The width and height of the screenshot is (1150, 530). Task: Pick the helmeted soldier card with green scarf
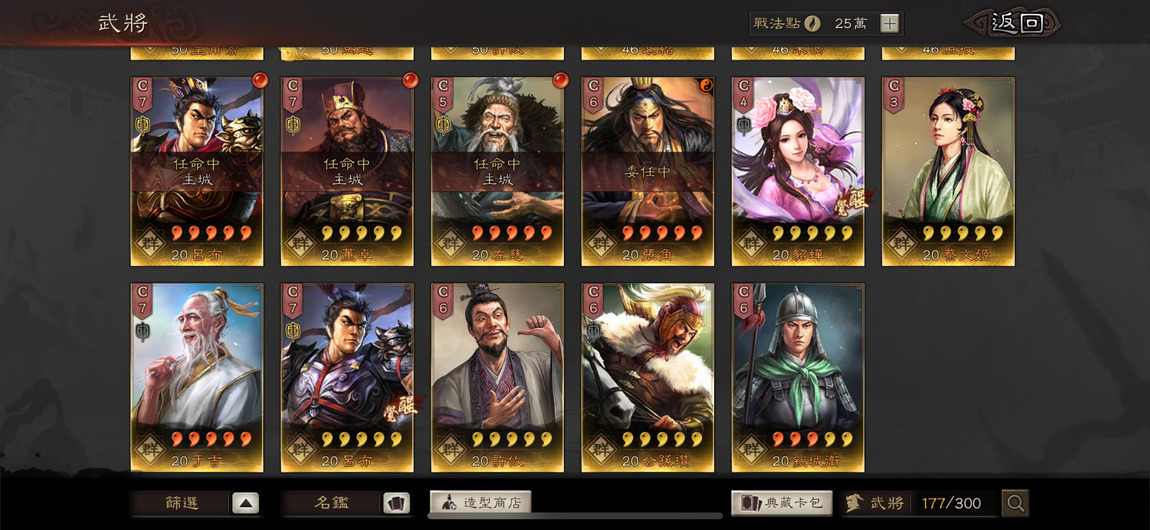click(x=798, y=377)
